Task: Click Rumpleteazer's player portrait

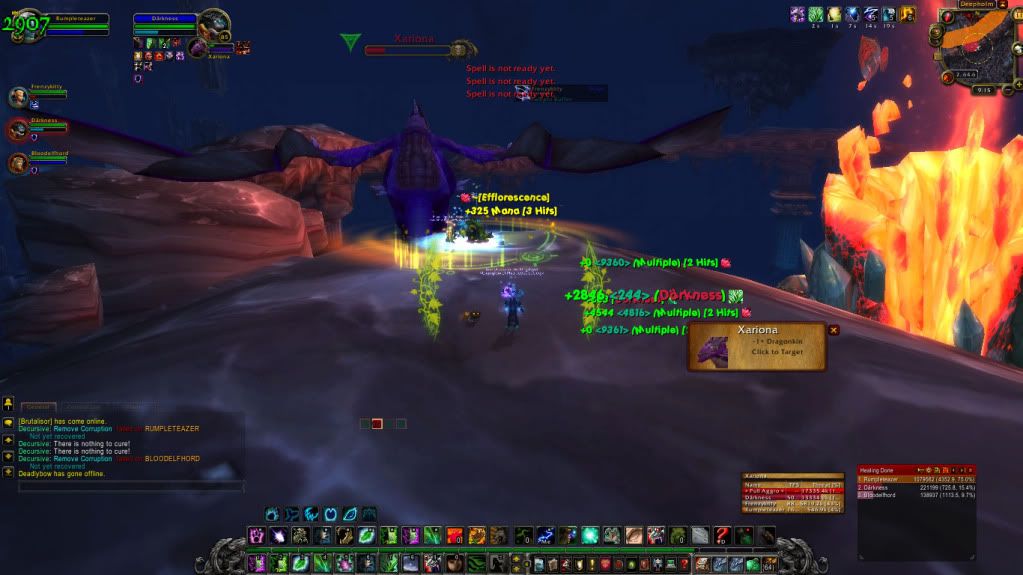Action: tap(27, 24)
